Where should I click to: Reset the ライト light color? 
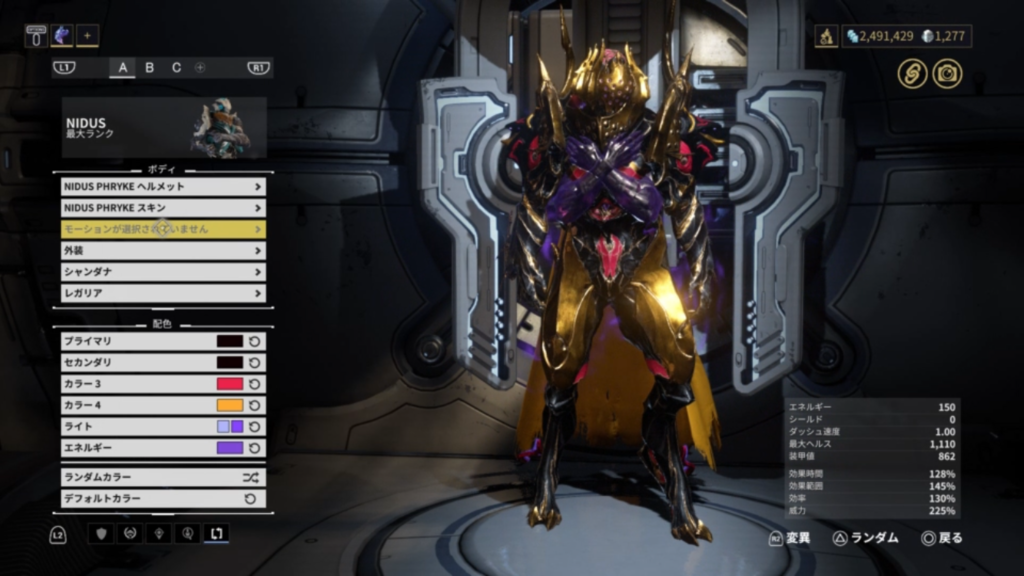pyautogui.click(x=255, y=427)
